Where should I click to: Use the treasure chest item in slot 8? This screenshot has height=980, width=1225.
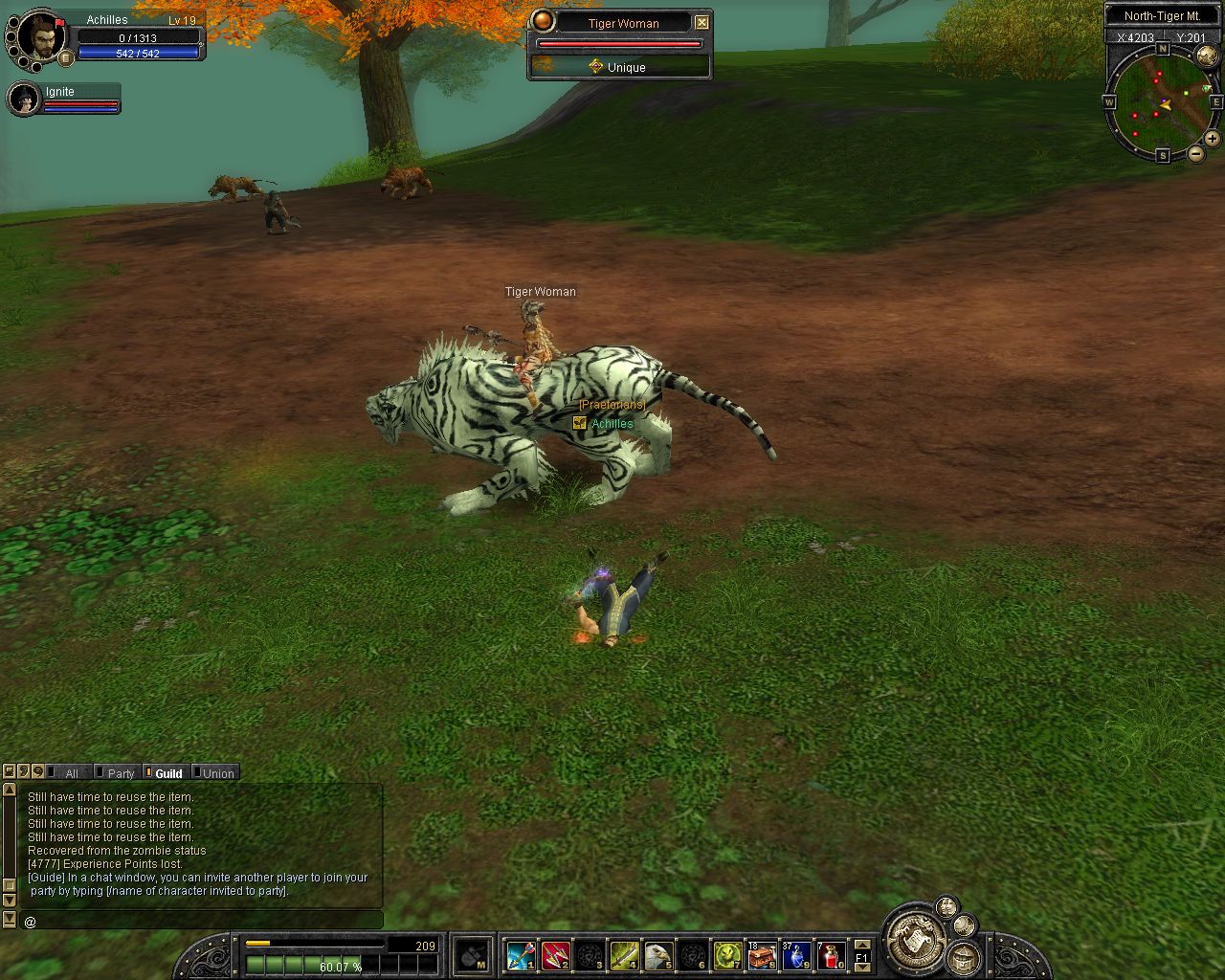click(762, 954)
